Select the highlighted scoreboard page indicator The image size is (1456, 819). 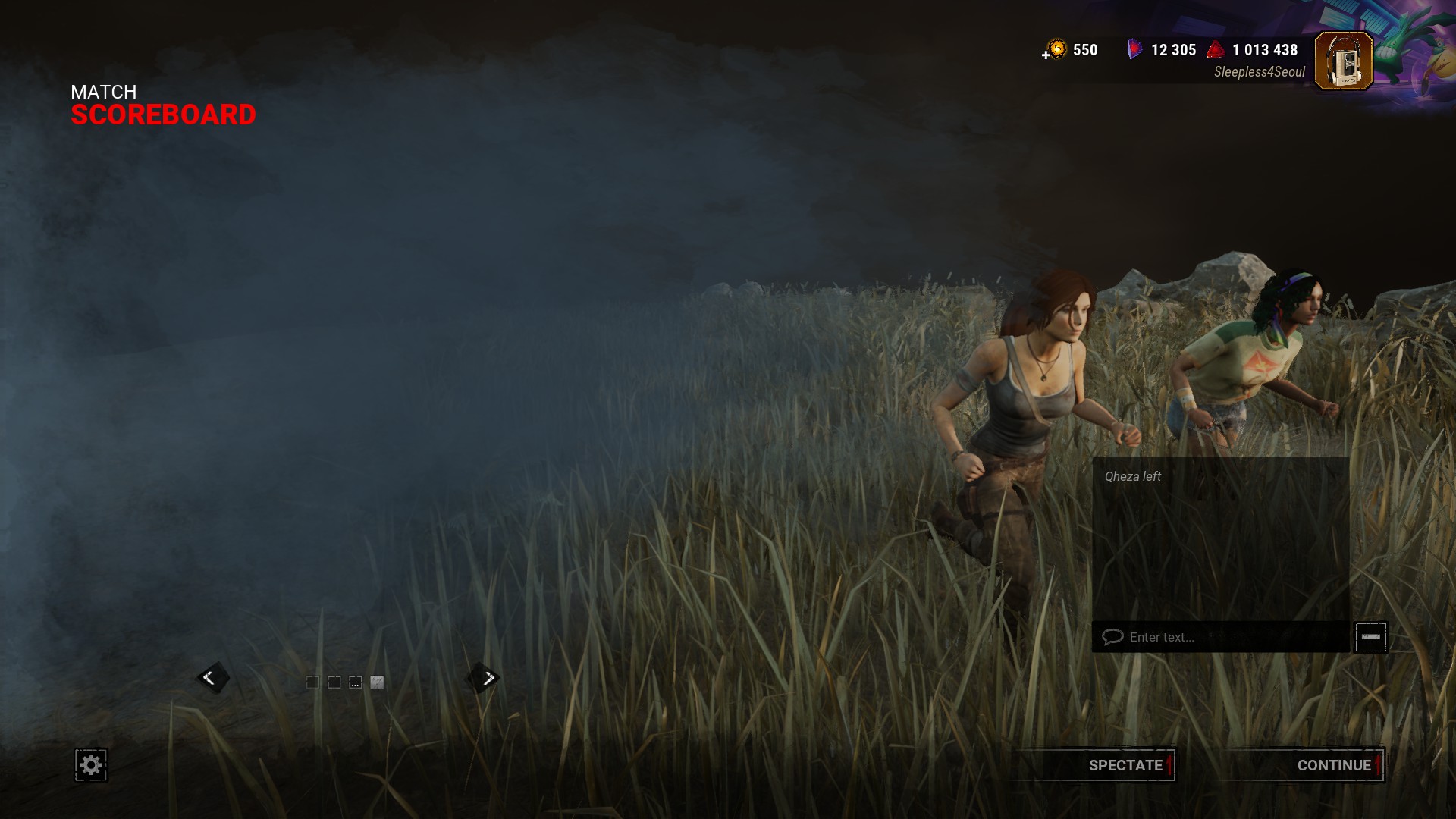tap(377, 682)
